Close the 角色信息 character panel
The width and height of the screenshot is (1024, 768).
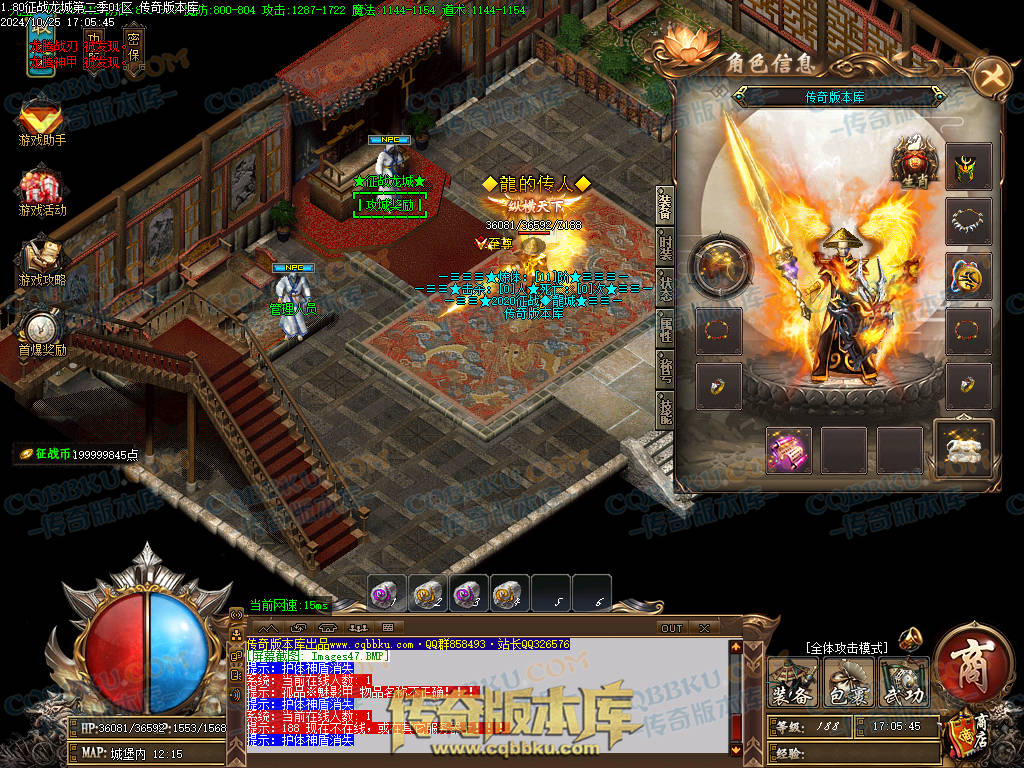coord(991,75)
